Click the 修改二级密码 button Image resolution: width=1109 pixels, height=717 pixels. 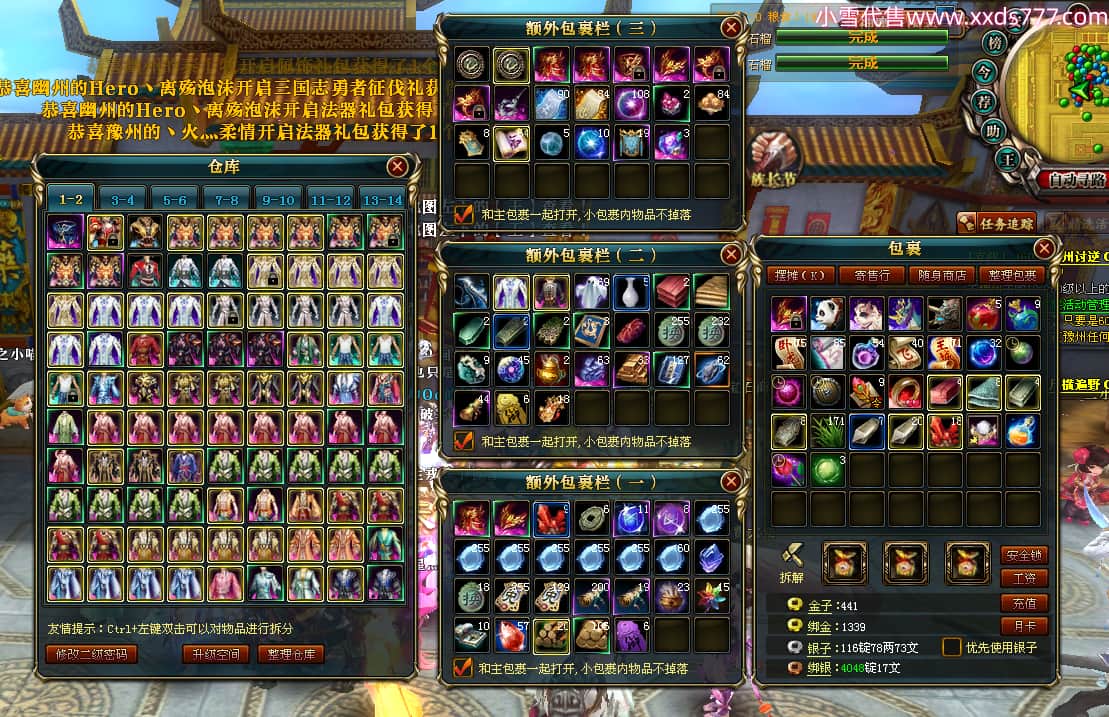point(91,654)
